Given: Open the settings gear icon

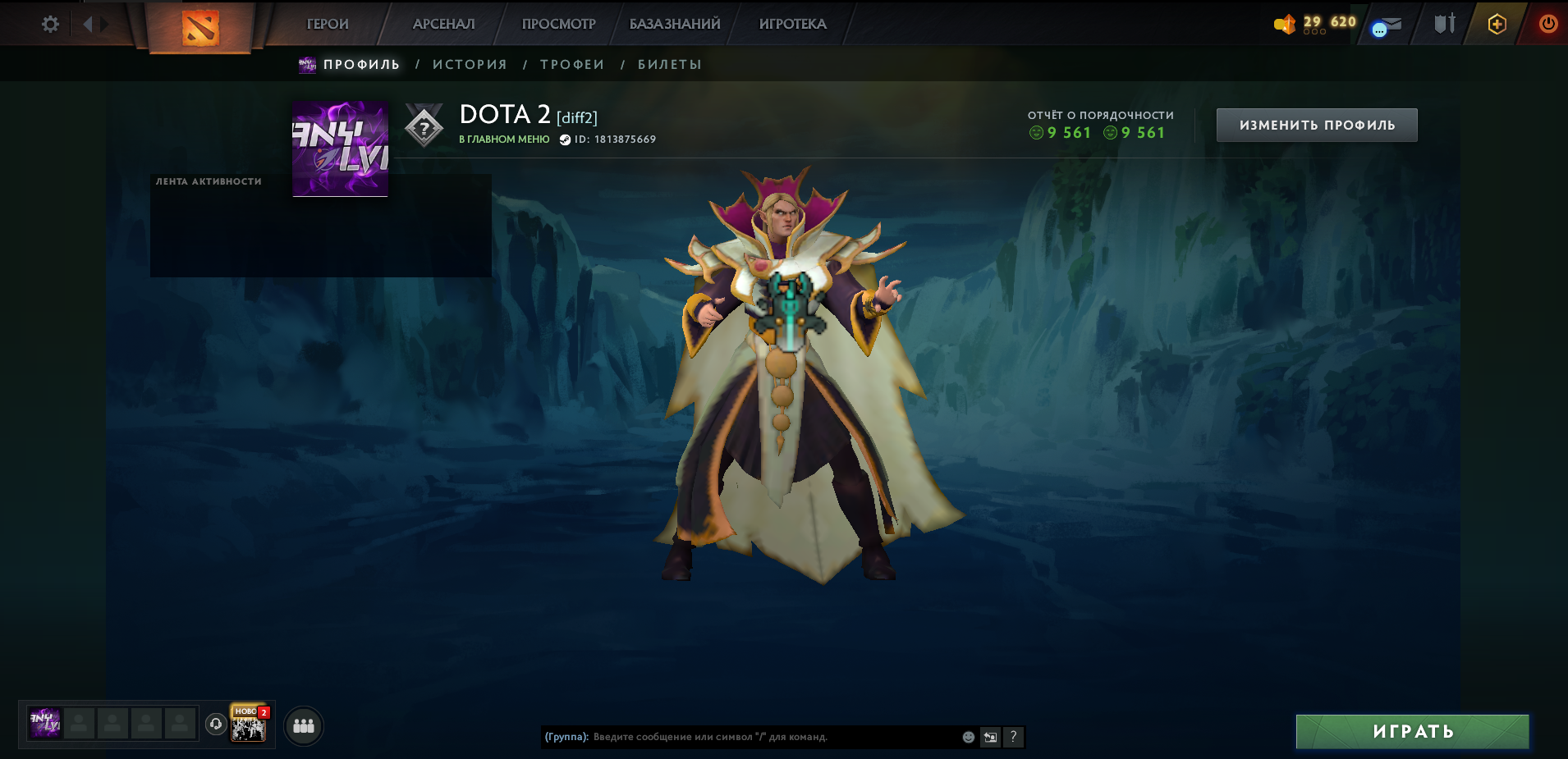Looking at the screenshot, I should pyautogui.click(x=51, y=24).
